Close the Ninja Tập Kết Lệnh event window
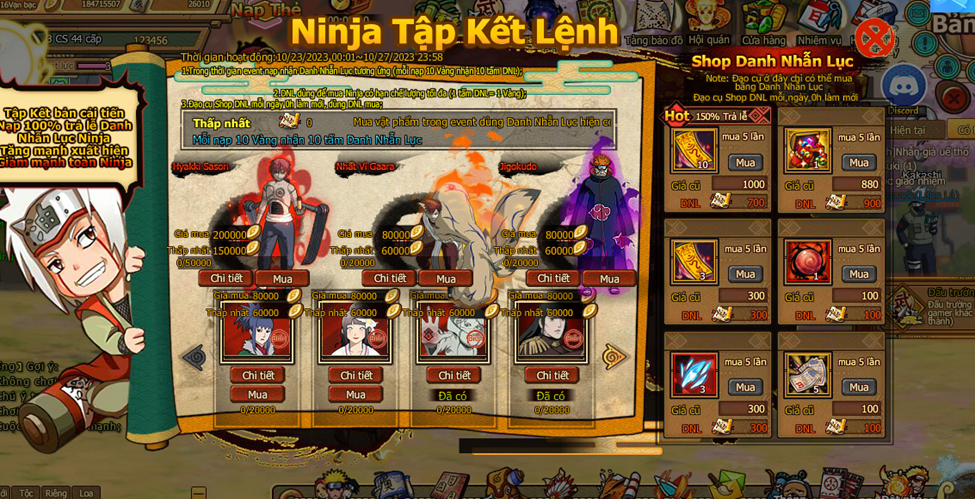 pos(875,39)
